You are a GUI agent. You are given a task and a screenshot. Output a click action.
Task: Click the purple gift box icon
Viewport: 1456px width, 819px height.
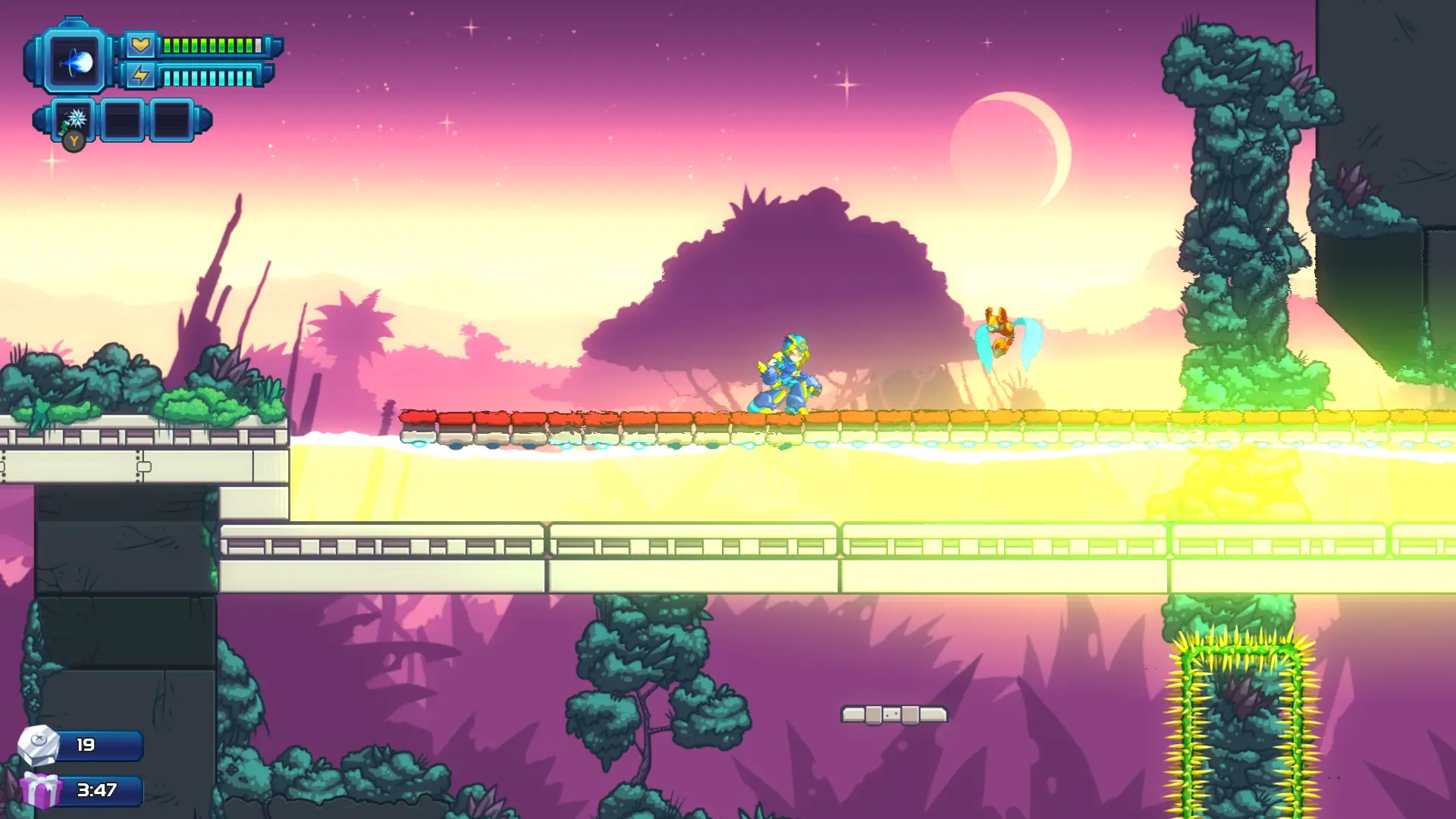[41, 789]
